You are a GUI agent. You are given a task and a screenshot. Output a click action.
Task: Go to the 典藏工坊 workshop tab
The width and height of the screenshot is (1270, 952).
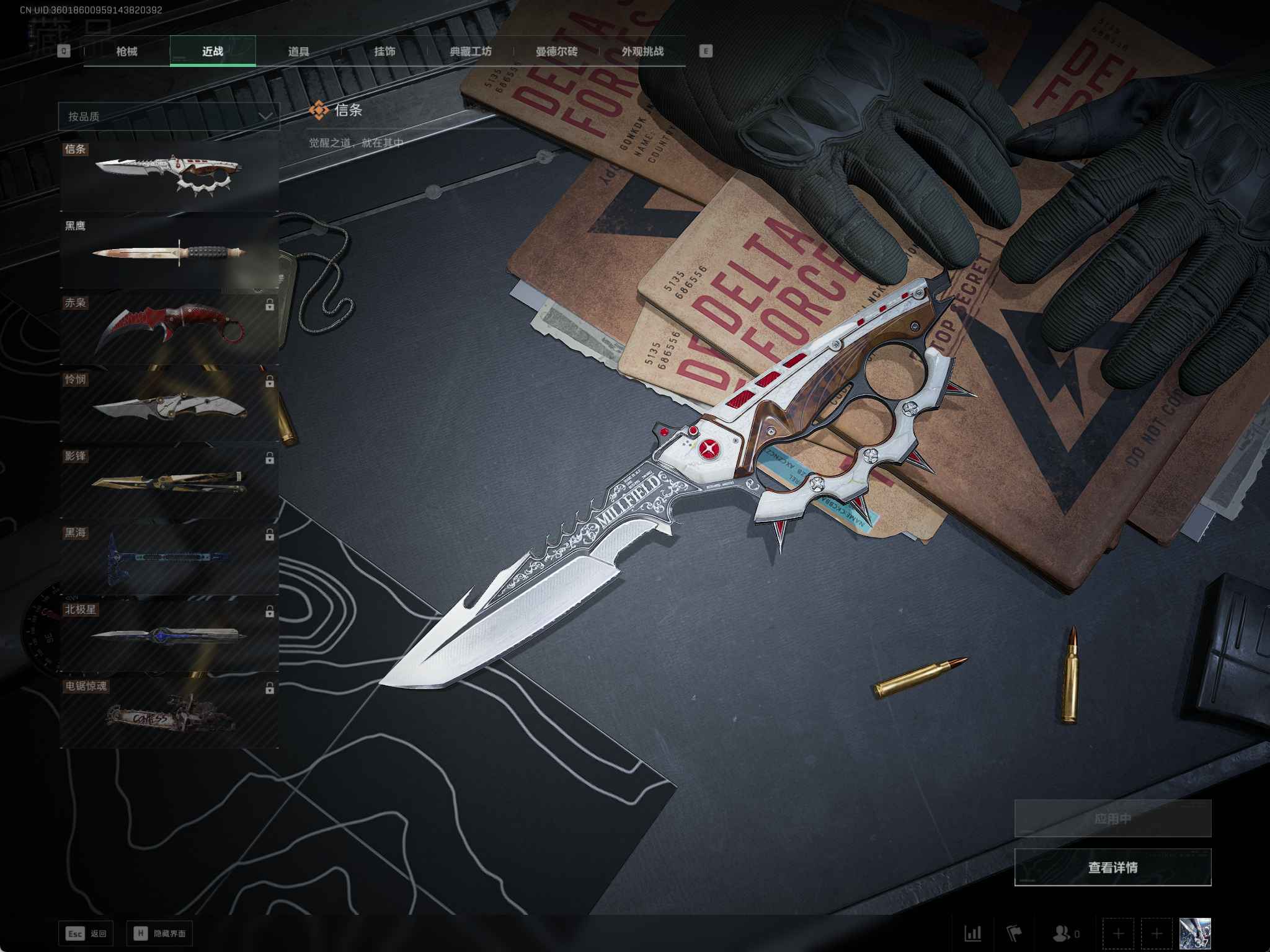pyautogui.click(x=471, y=51)
